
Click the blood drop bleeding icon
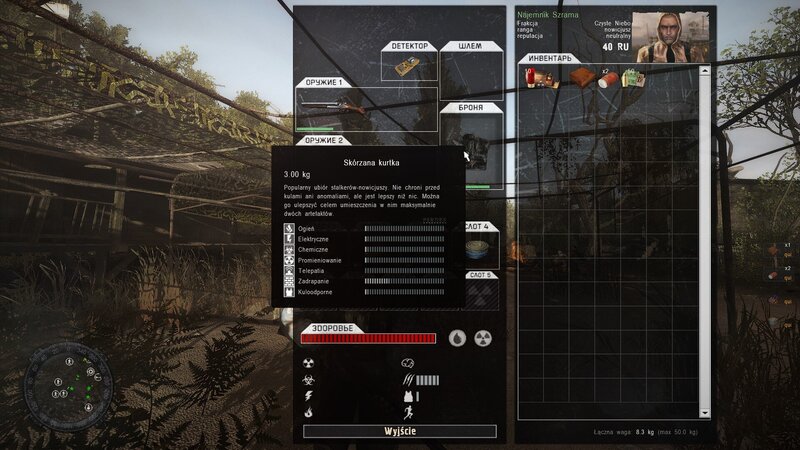coord(457,338)
